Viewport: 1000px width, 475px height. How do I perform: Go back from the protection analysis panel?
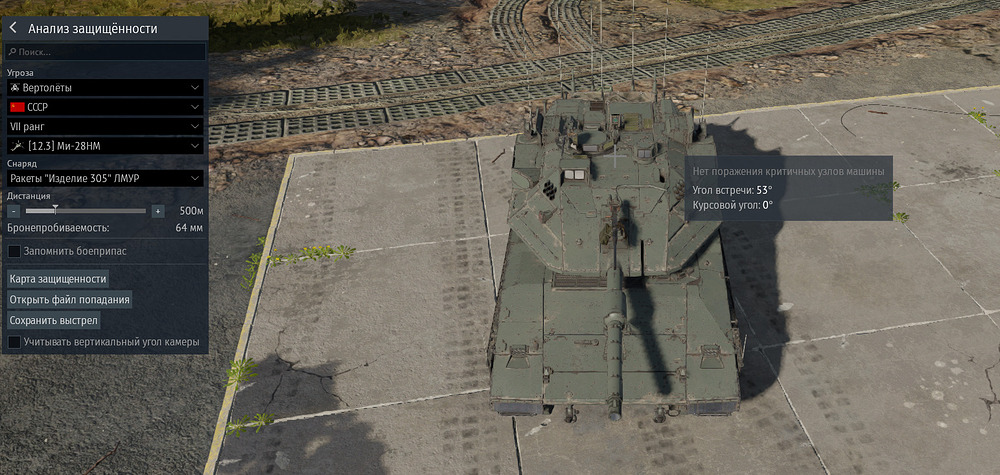(13, 29)
